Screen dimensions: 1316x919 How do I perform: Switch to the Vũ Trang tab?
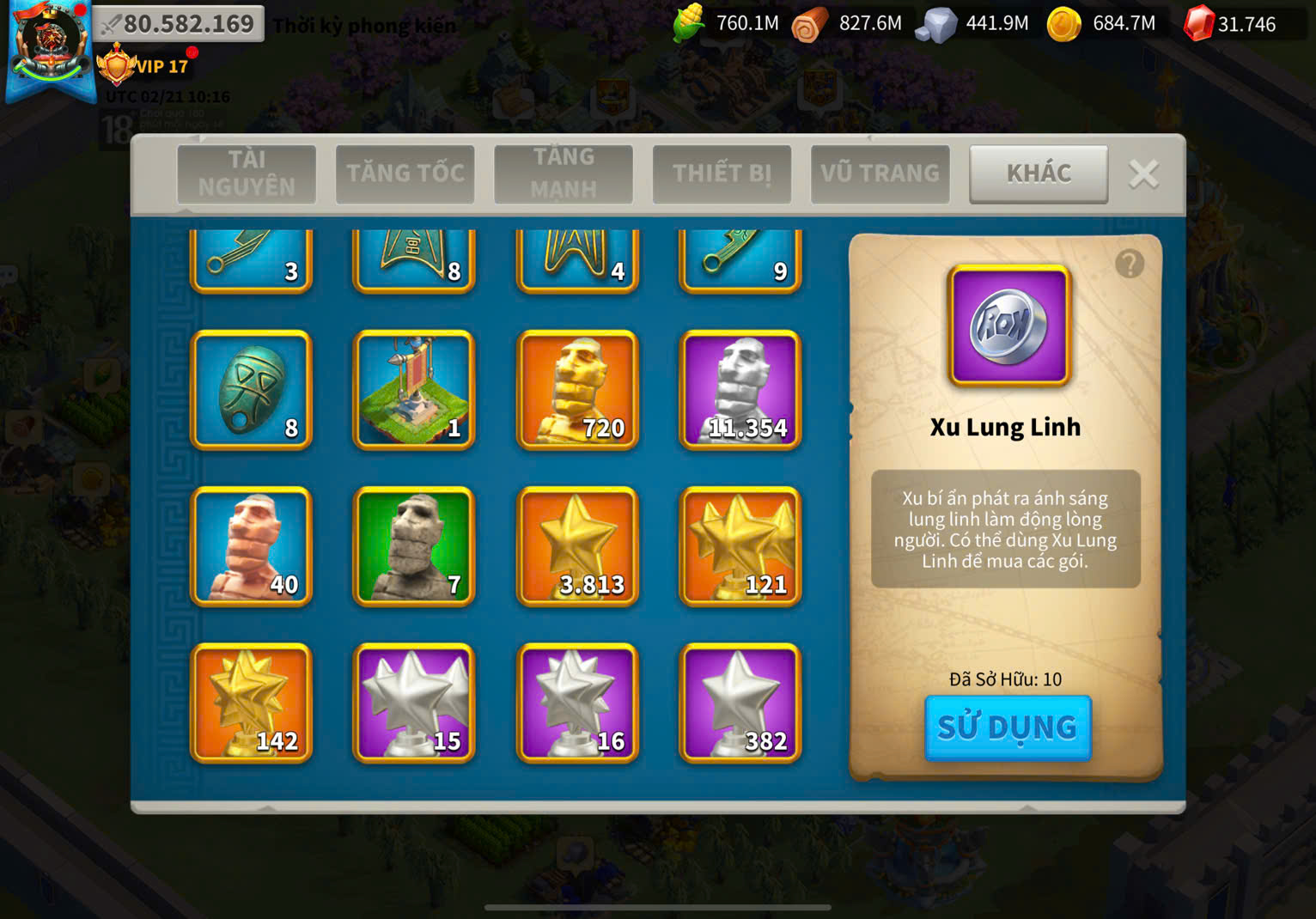click(880, 173)
